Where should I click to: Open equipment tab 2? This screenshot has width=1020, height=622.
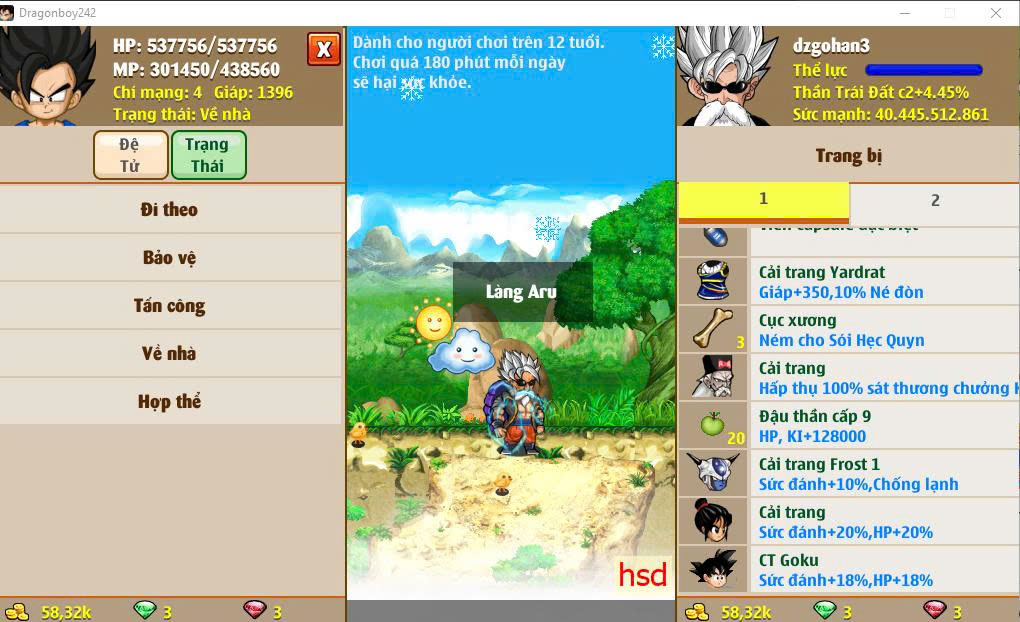(934, 200)
